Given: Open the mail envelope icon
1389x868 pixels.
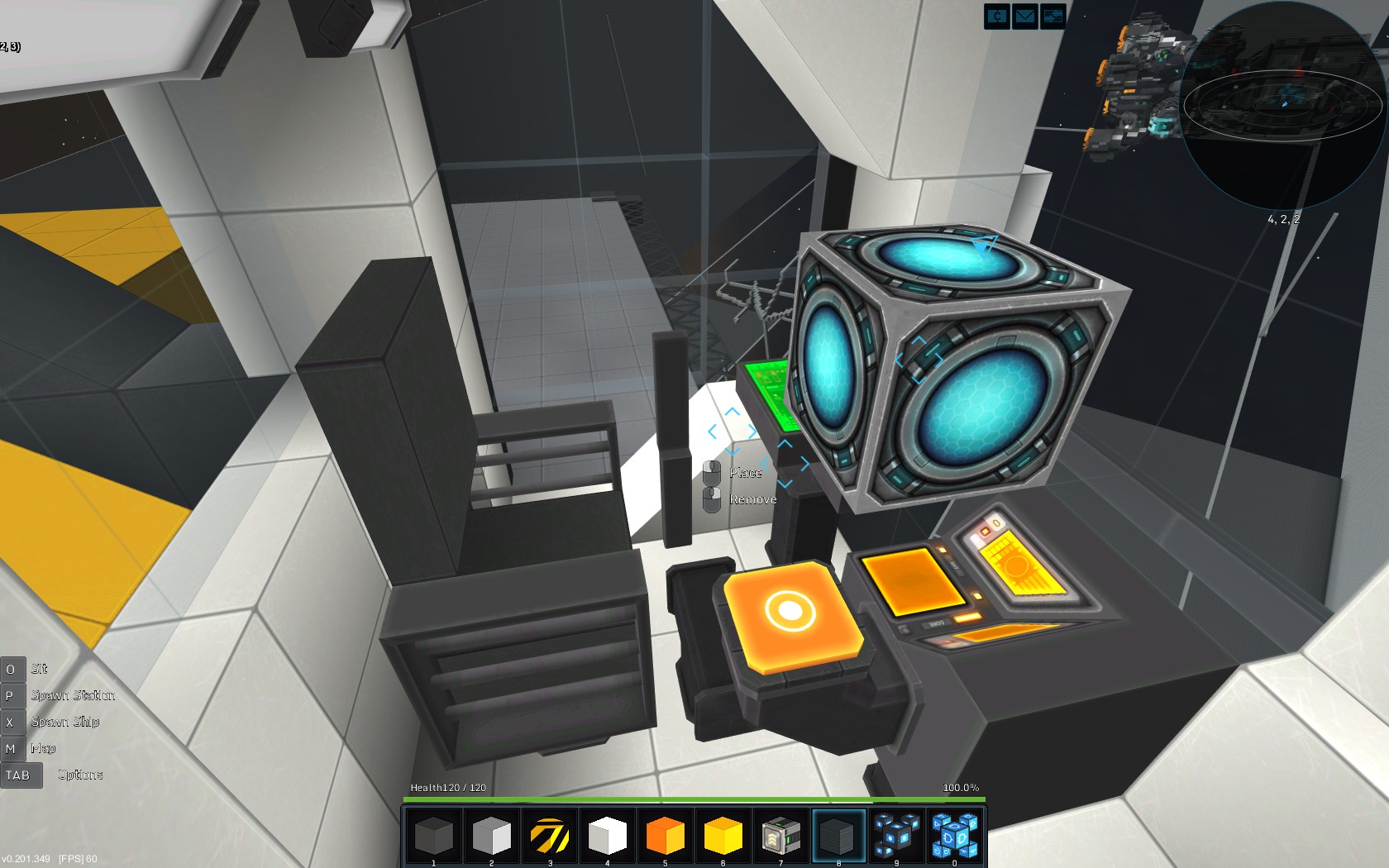Looking at the screenshot, I should 1024,17.
